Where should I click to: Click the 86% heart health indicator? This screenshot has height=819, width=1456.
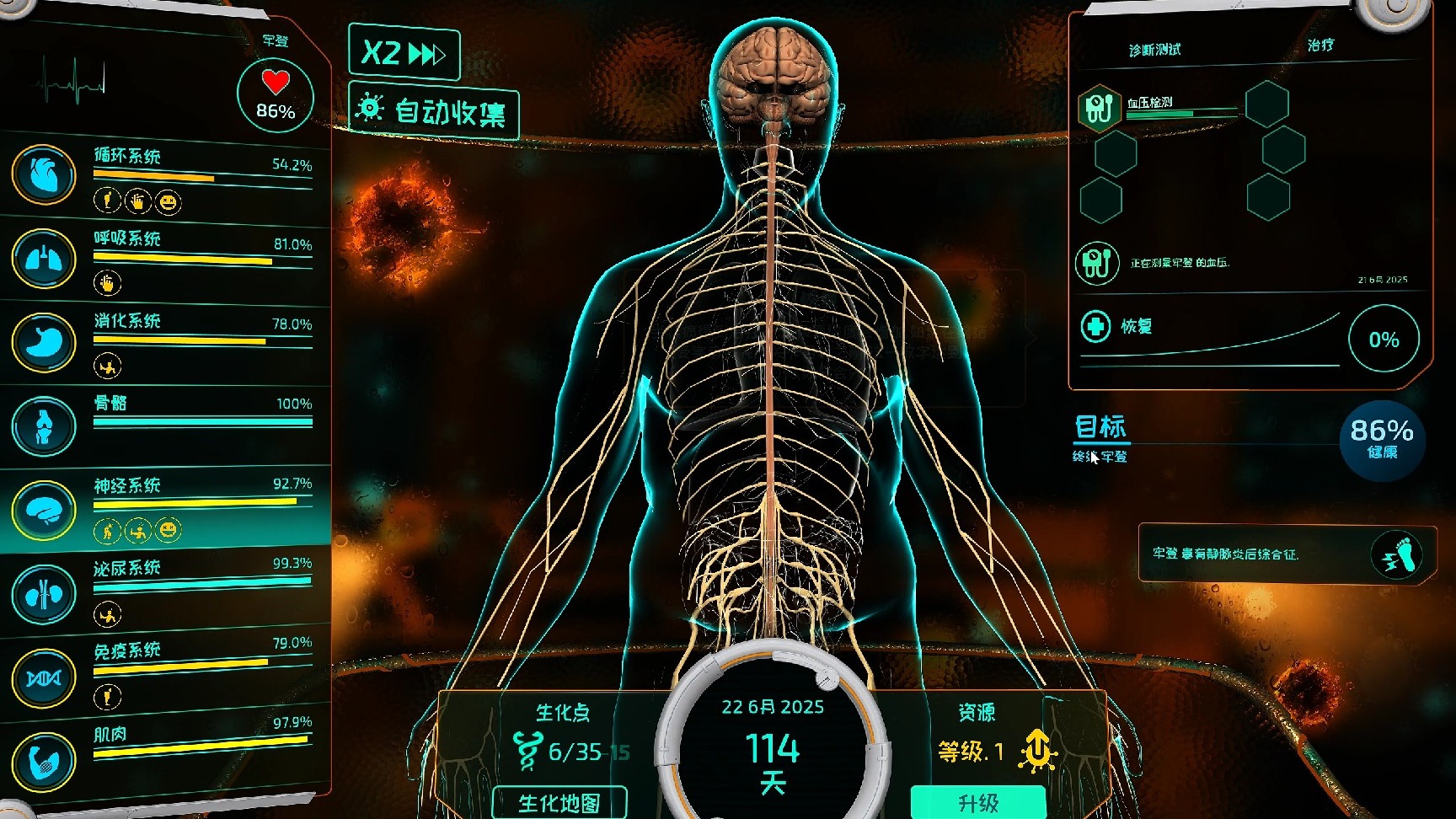point(276,96)
